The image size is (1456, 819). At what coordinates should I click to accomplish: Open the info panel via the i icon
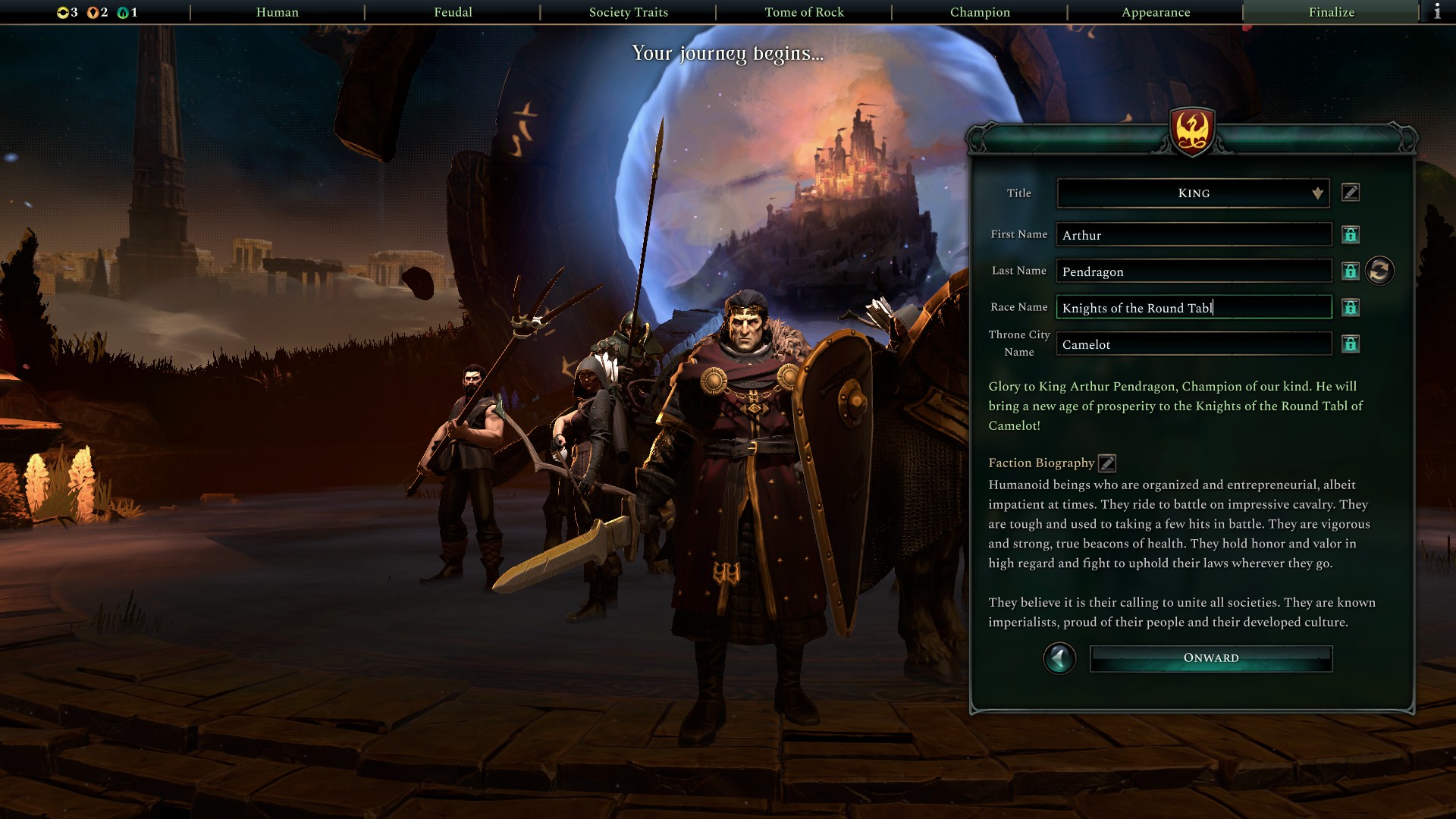[1437, 11]
